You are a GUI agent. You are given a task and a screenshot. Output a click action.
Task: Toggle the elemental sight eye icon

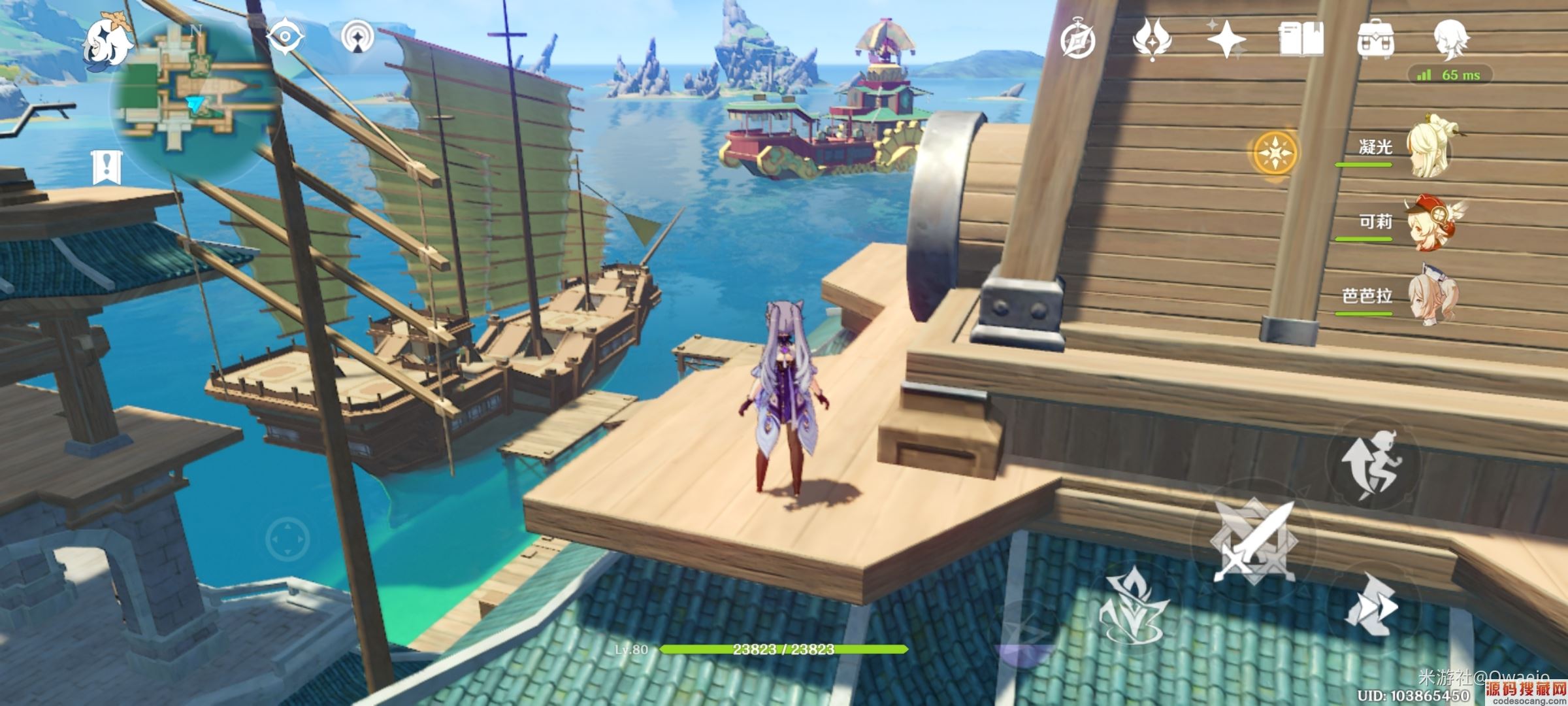point(286,36)
